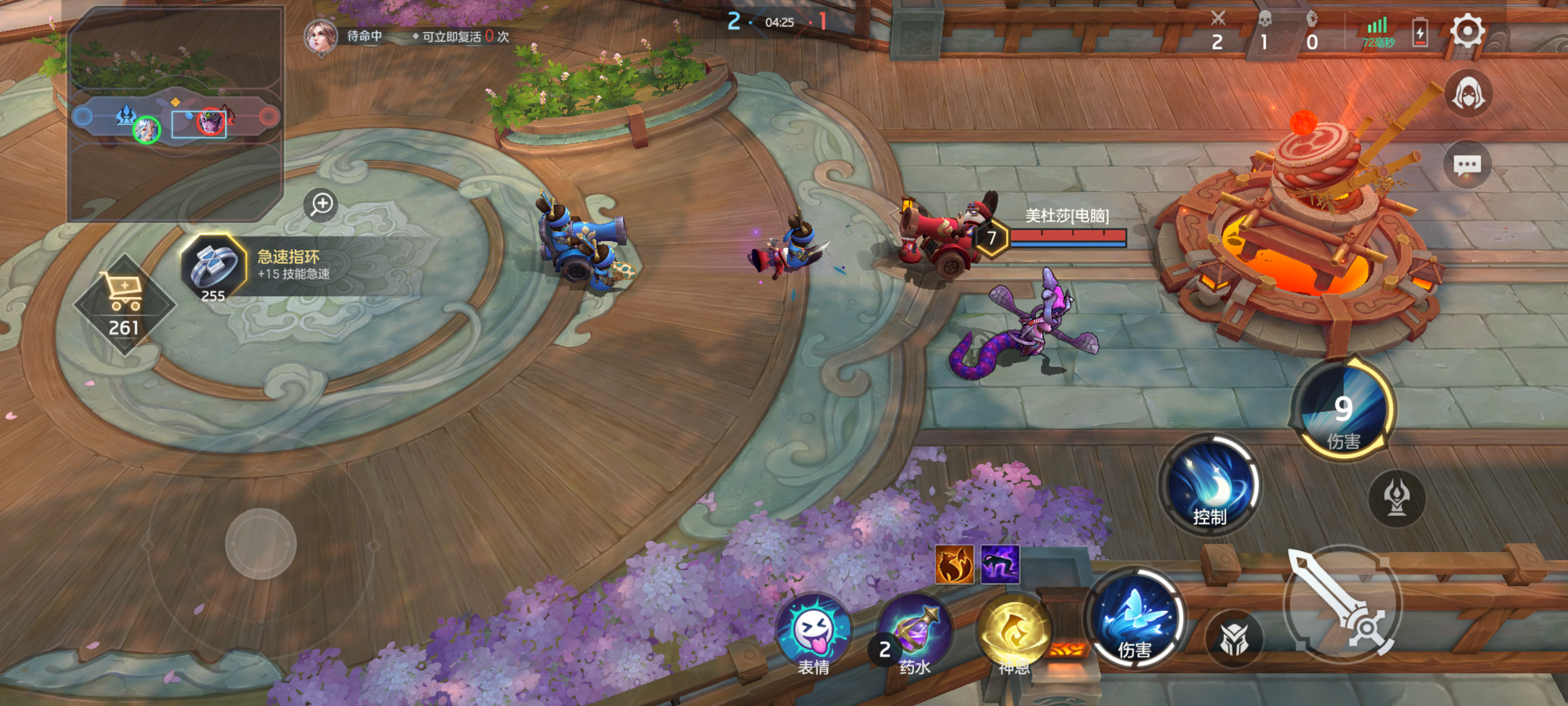Image resolution: width=1568 pixels, height=706 pixels.
Task: Move with the virtual joystick knob
Action: coord(261,543)
